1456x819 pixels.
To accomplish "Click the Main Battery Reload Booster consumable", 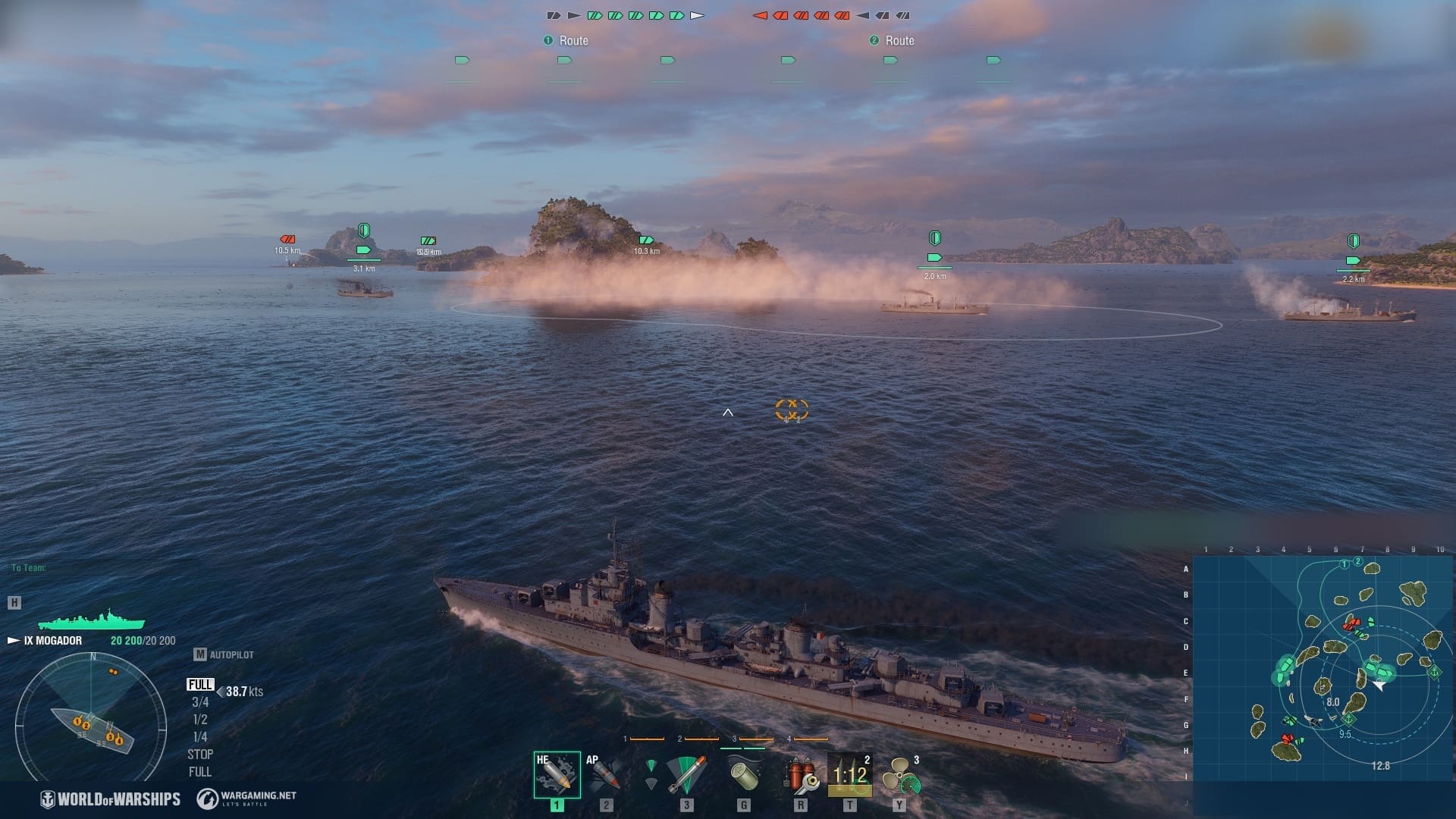I will (849, 774).
